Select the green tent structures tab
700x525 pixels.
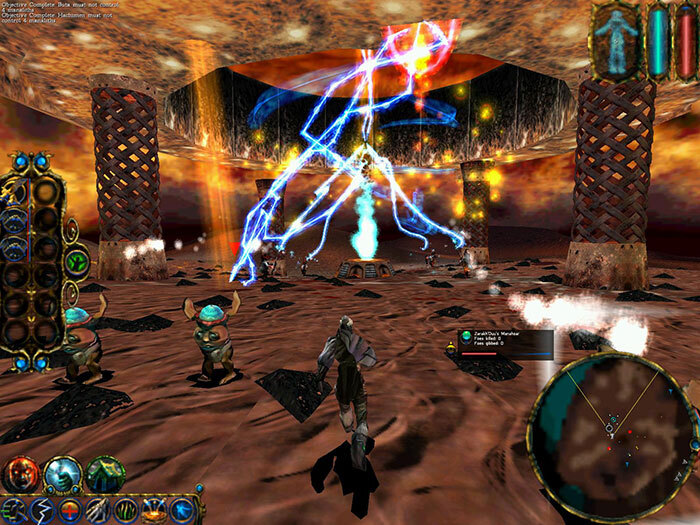point(104,474)
